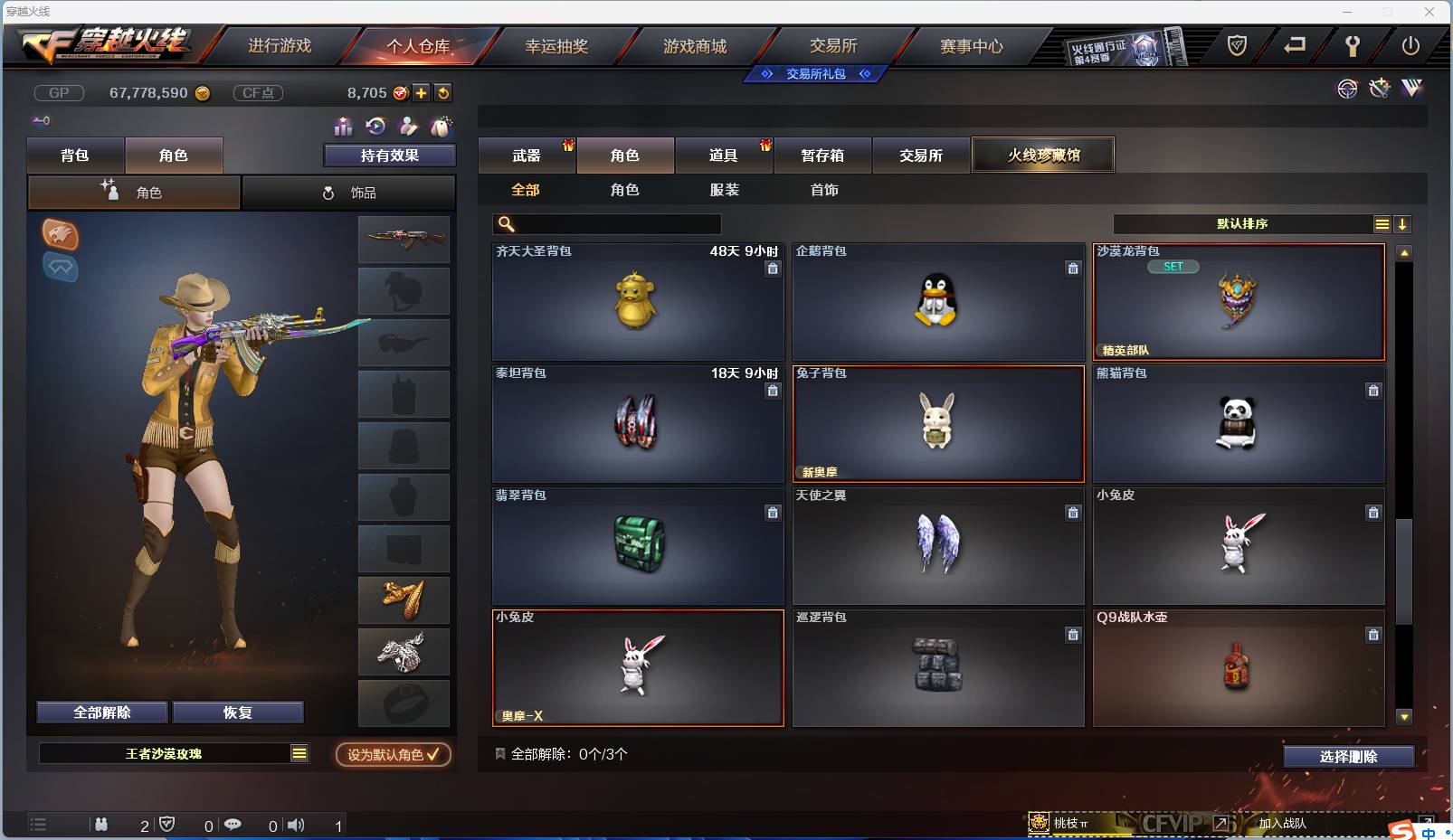Open the character name list beside 王者沙漠玫瑰
1453x840 pixels.
coord(299,753)
